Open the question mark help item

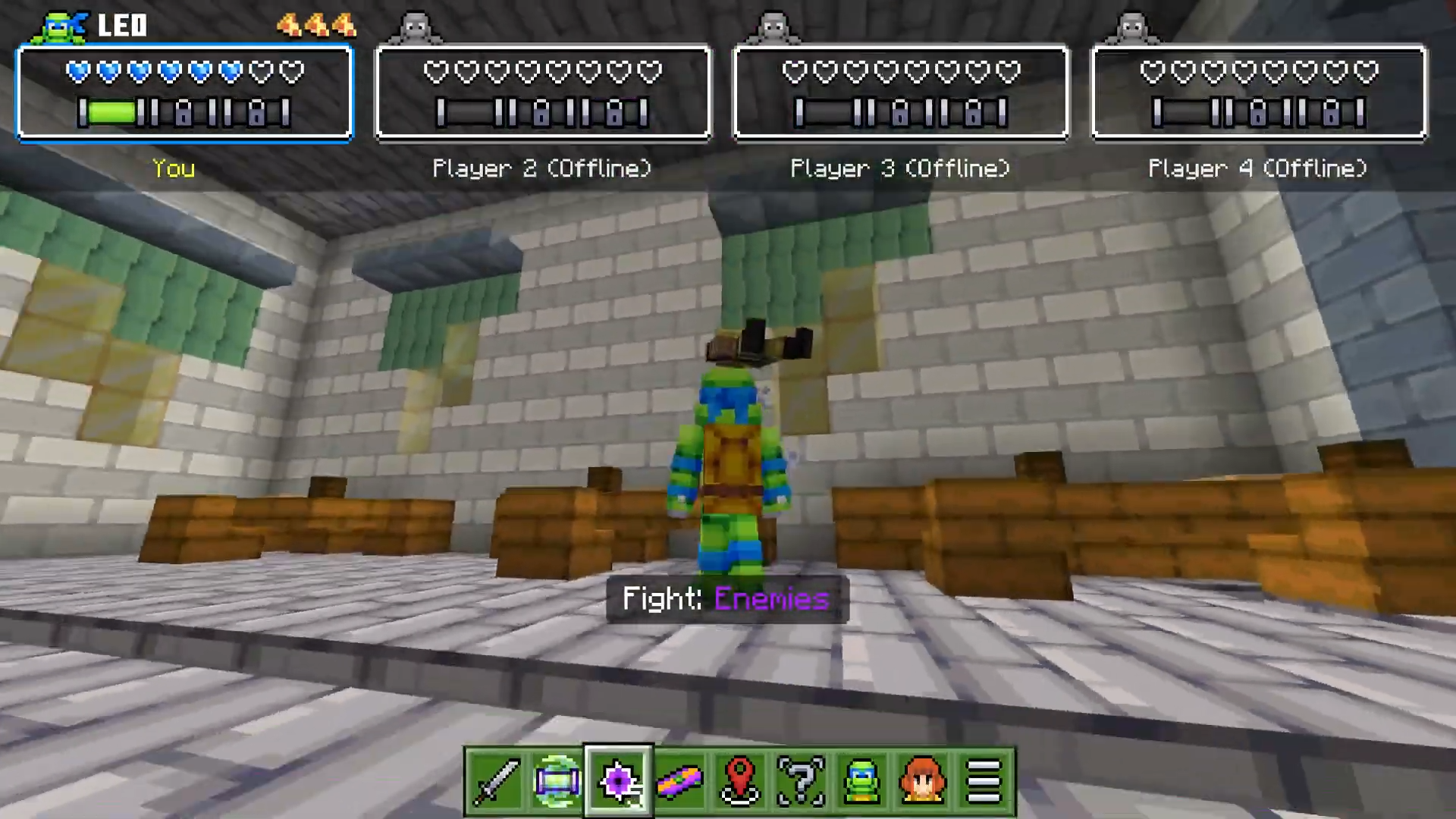click(802, 781)
